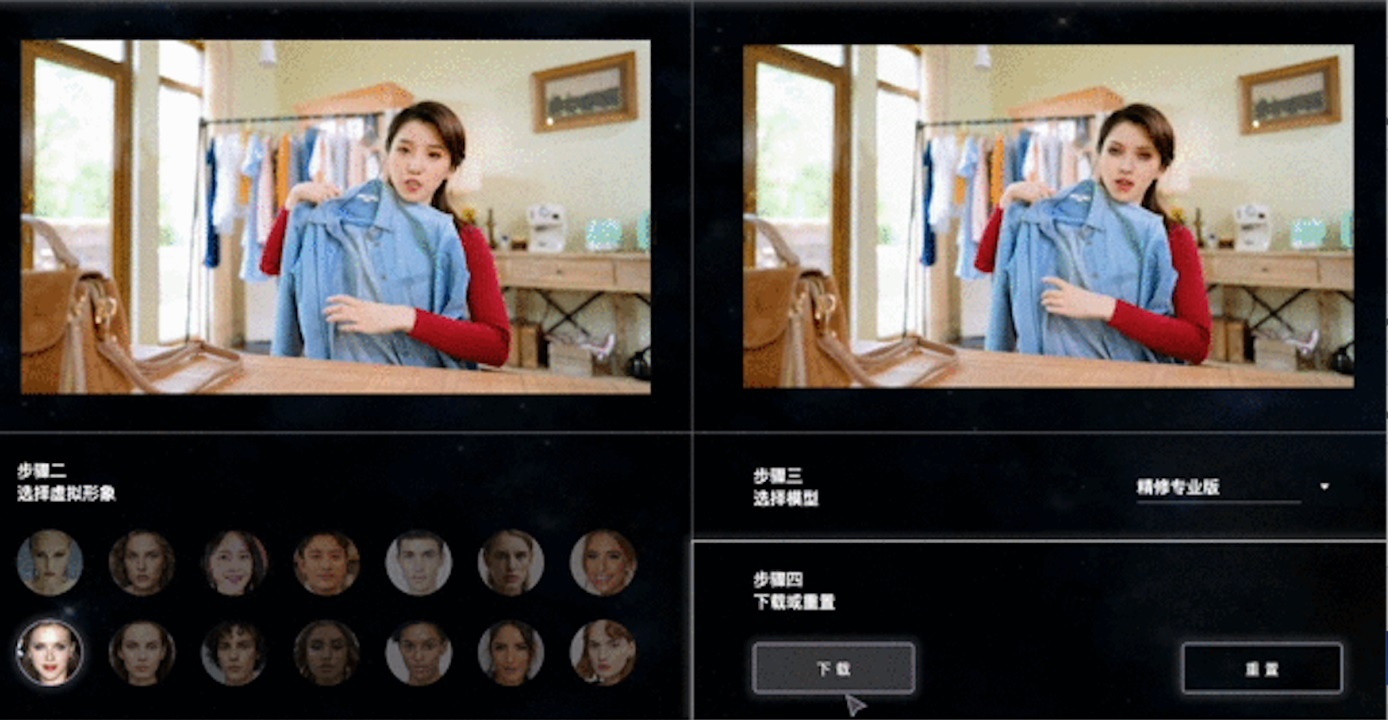Expand the model selector disclosure arrow
Viewport: 1388px width, 720px height.
pyautogui.click(x=1322, y=485)
